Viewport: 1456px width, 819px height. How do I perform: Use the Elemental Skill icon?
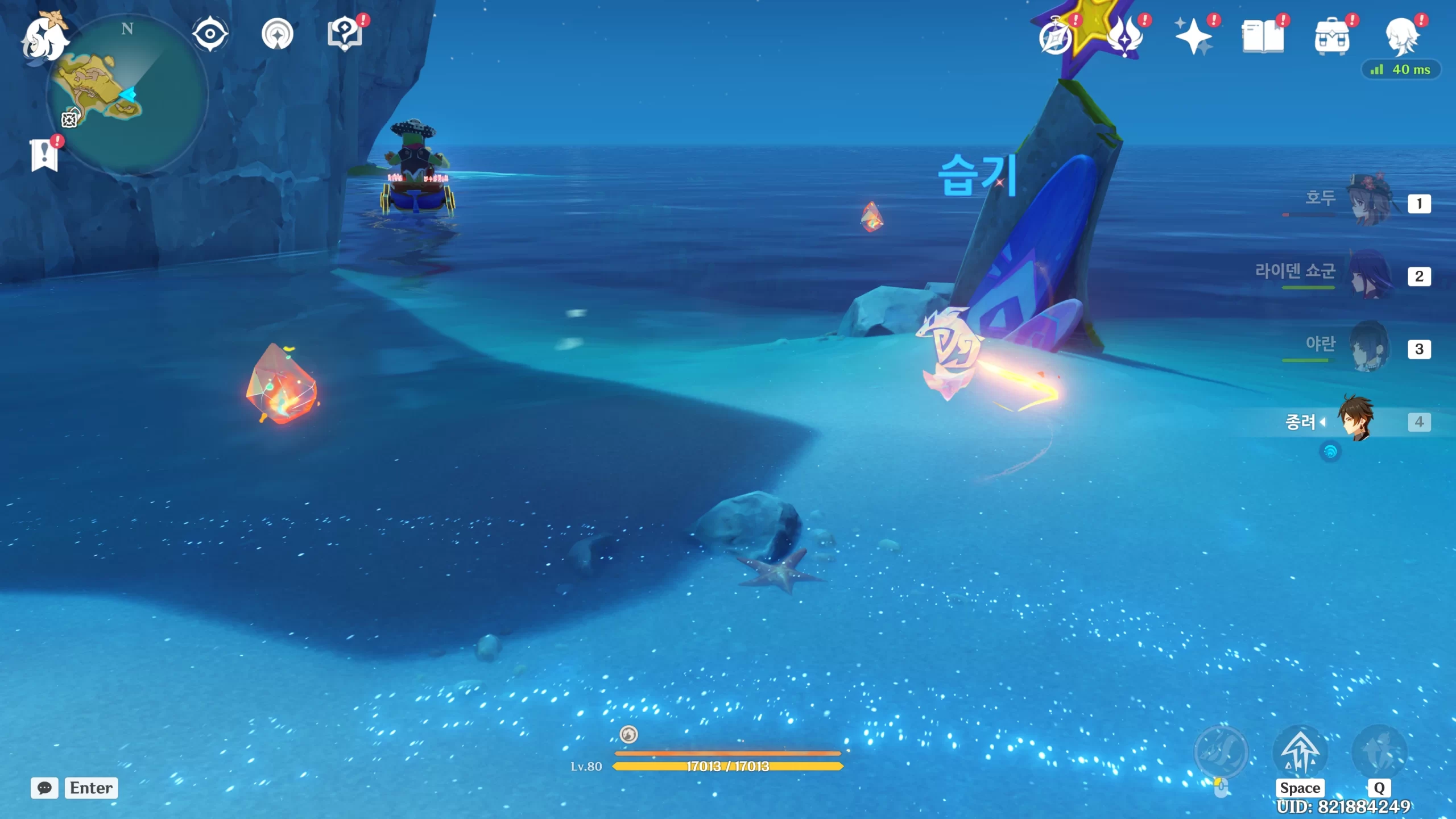[1221, 753]
